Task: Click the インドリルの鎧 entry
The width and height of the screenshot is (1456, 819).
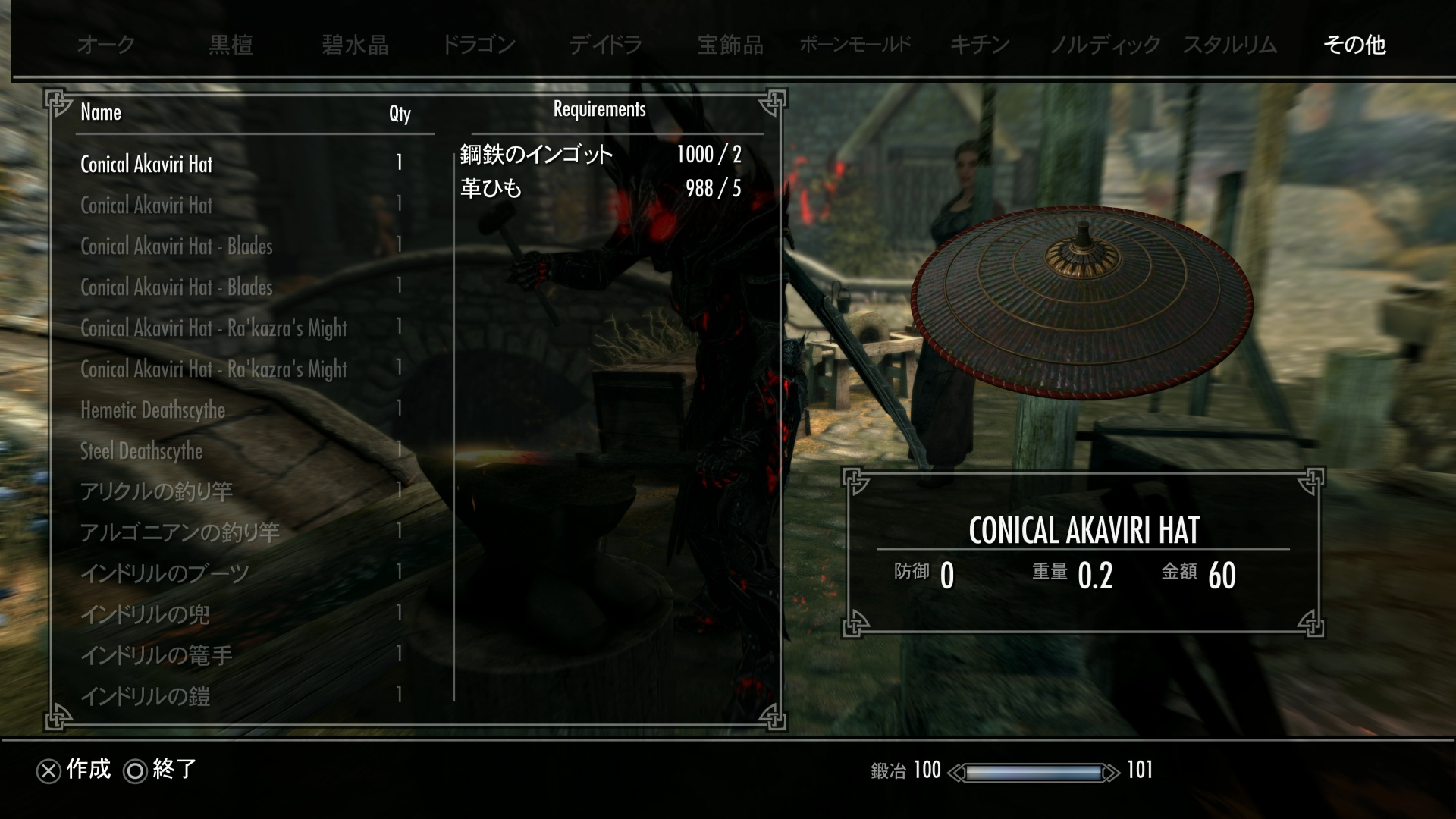Action: pyautogui.click(x=145, y=697)
